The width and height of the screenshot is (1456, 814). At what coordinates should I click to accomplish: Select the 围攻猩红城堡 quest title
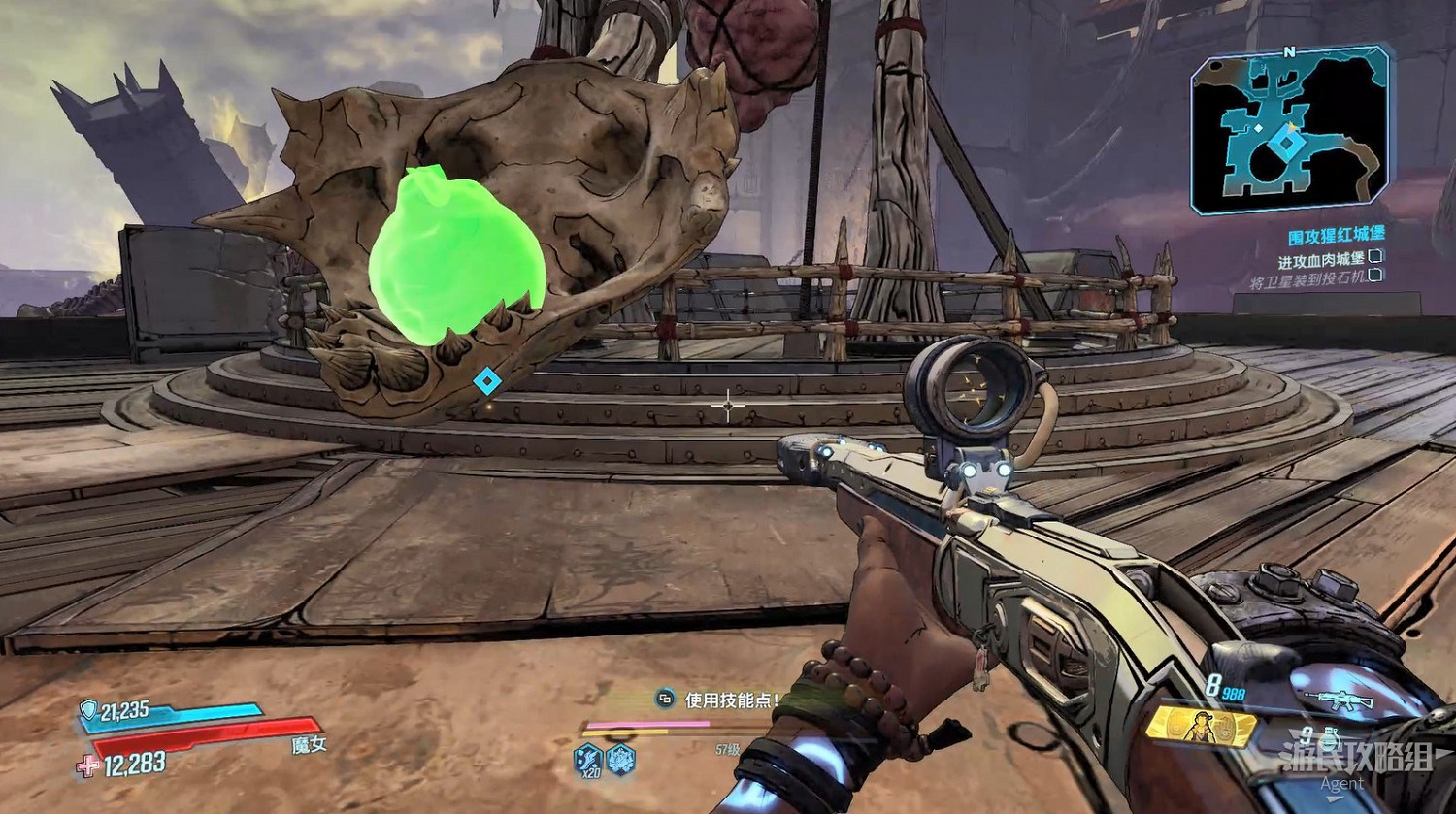coord(1336,236)
